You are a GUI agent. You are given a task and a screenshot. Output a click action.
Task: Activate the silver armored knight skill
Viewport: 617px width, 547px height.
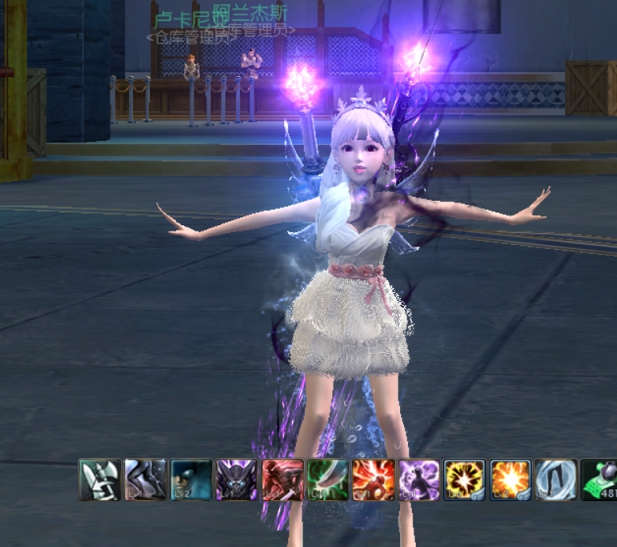[x=99, y=480]
